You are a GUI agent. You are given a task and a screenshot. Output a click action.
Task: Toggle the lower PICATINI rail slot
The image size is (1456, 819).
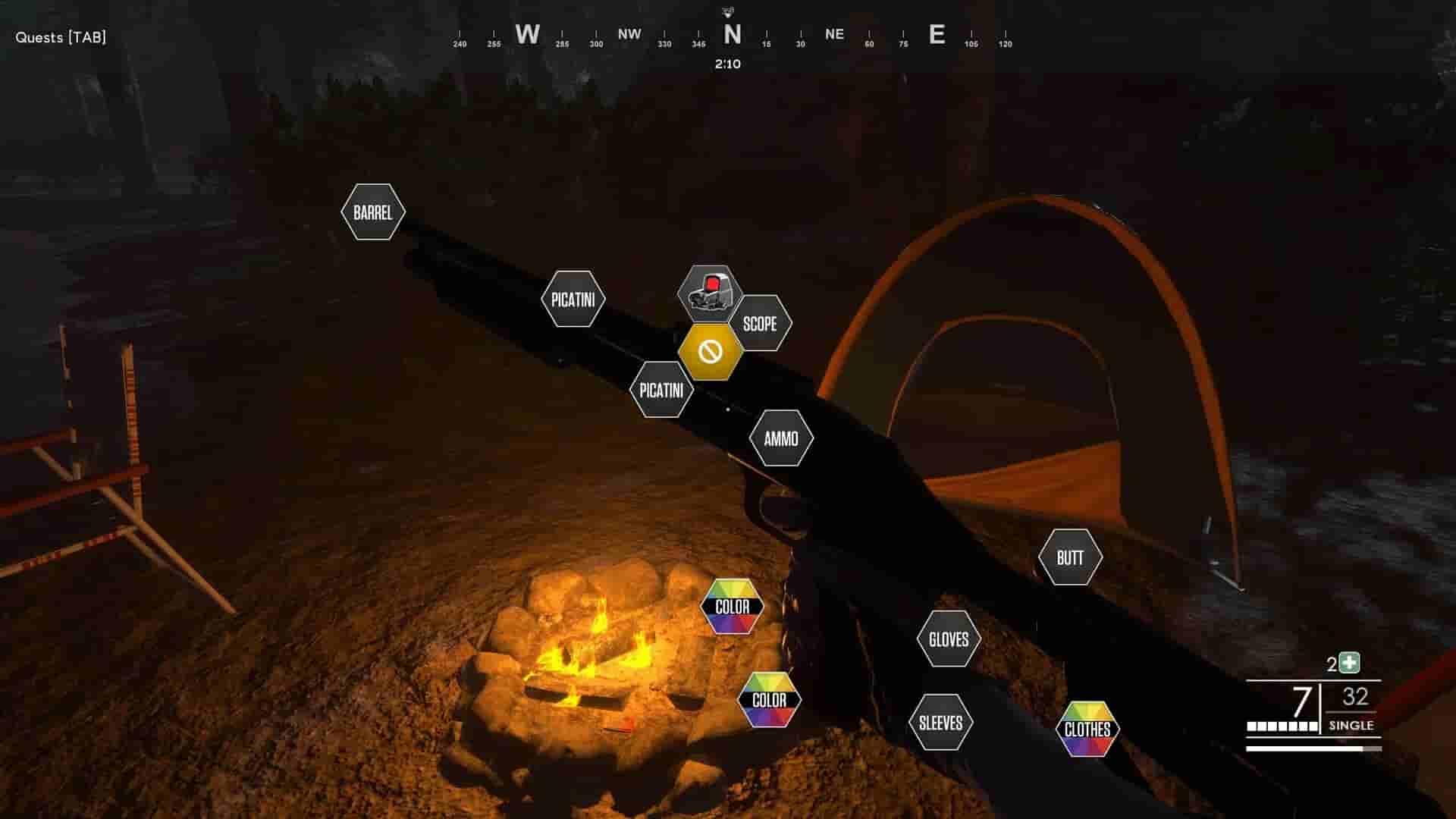coord(662,391)
